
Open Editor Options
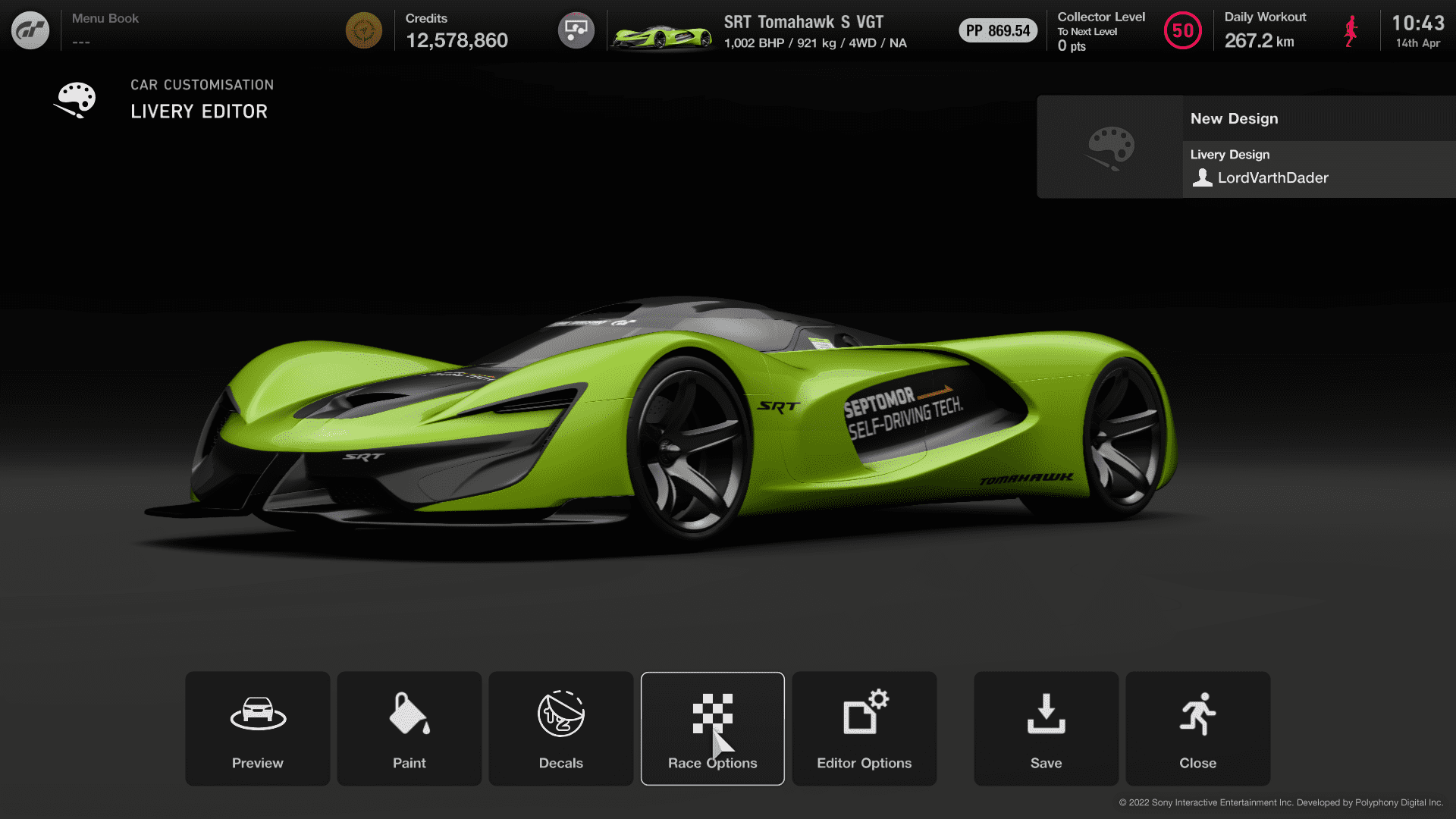[x=864, y=728]
